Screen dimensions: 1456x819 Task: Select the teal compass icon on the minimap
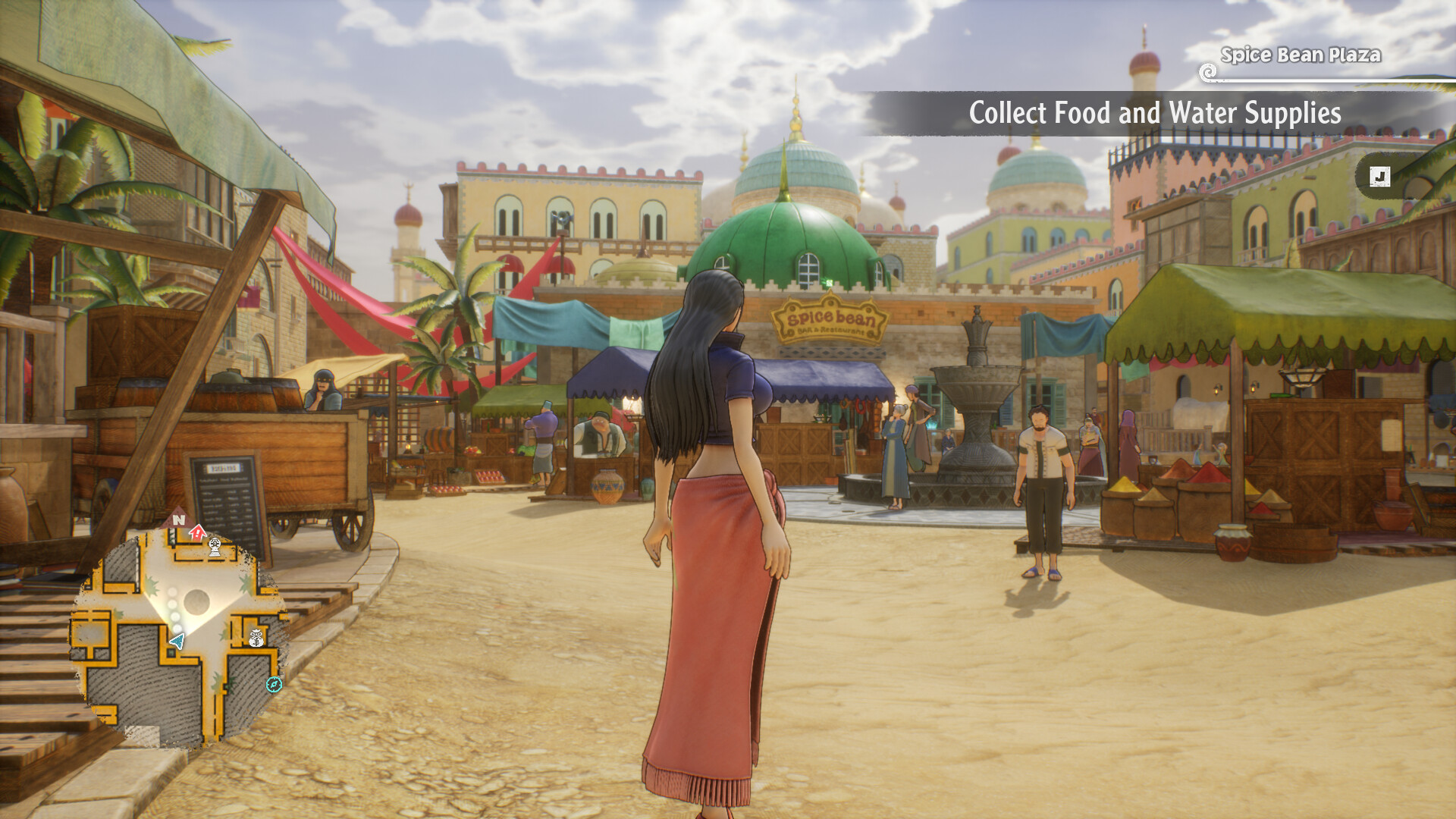click(x=275, y=686)
